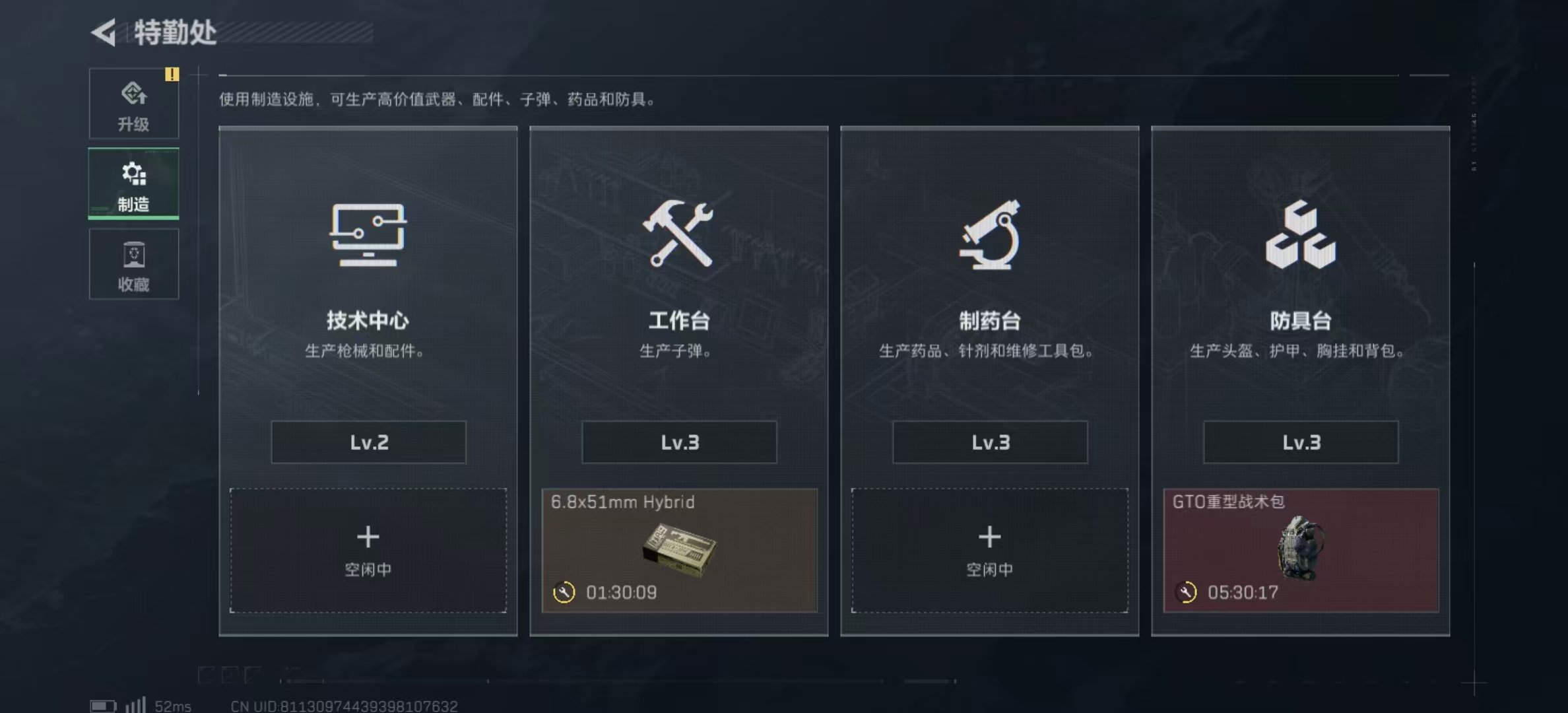Click the wrench timer icon under 6.8x51mm Hybrid

pos(564,592)
